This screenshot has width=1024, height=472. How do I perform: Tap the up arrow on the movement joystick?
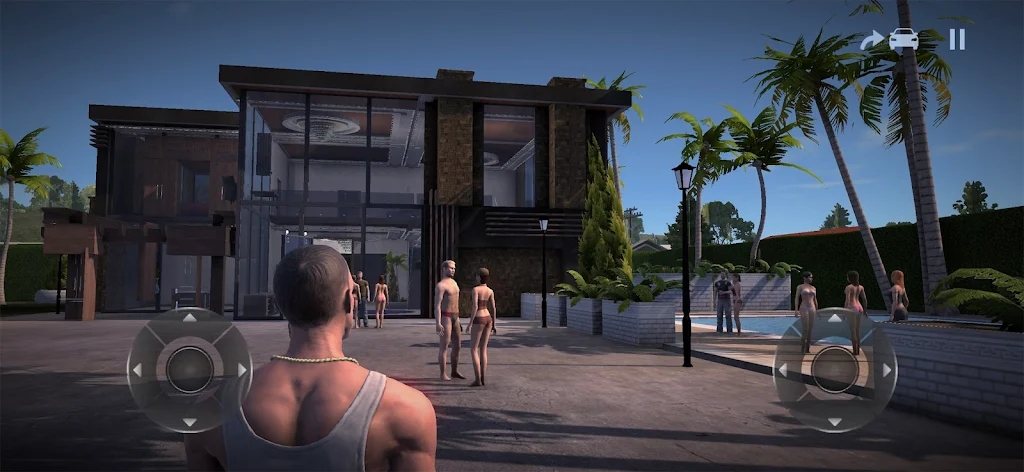pos(189,319)
